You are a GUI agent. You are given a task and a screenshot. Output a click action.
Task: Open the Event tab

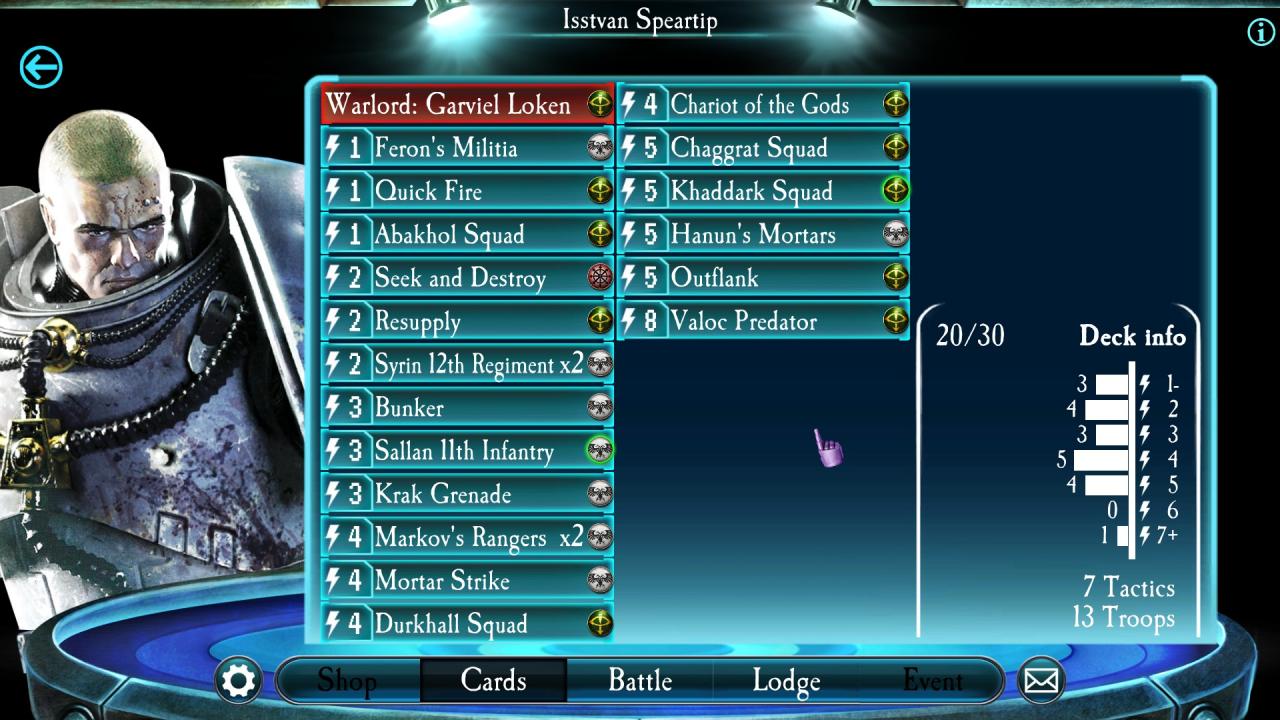pyautogui.click(x=932, y=681)
